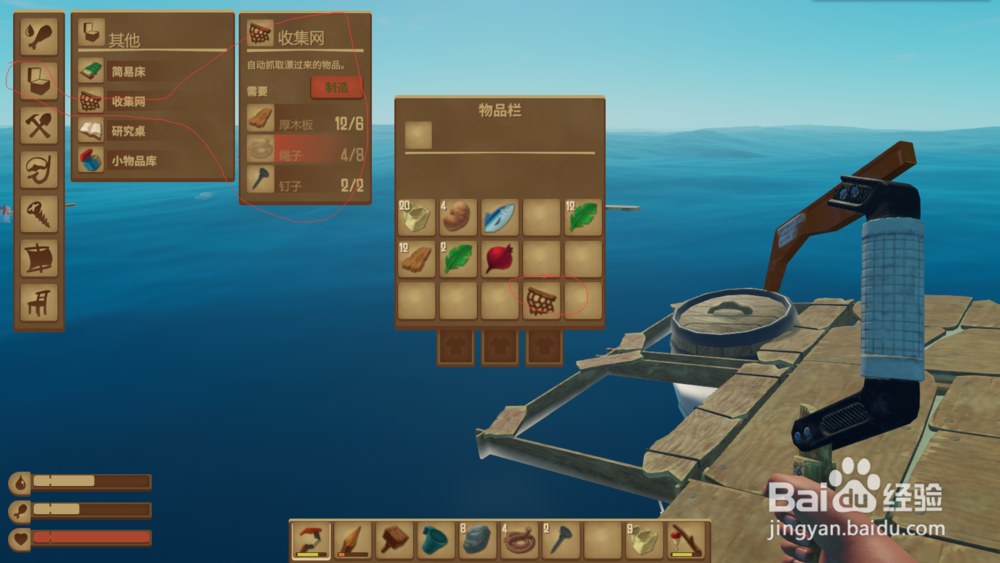Switch to the chest (其他) crafting category

click(40, 79)
